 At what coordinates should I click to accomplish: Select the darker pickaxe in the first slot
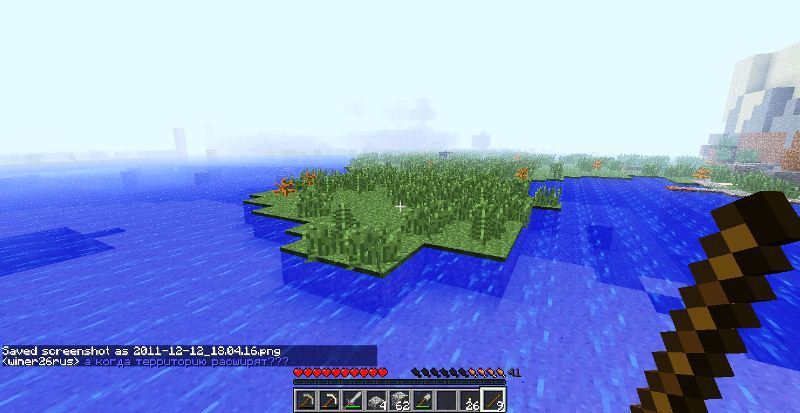(305, 400)
